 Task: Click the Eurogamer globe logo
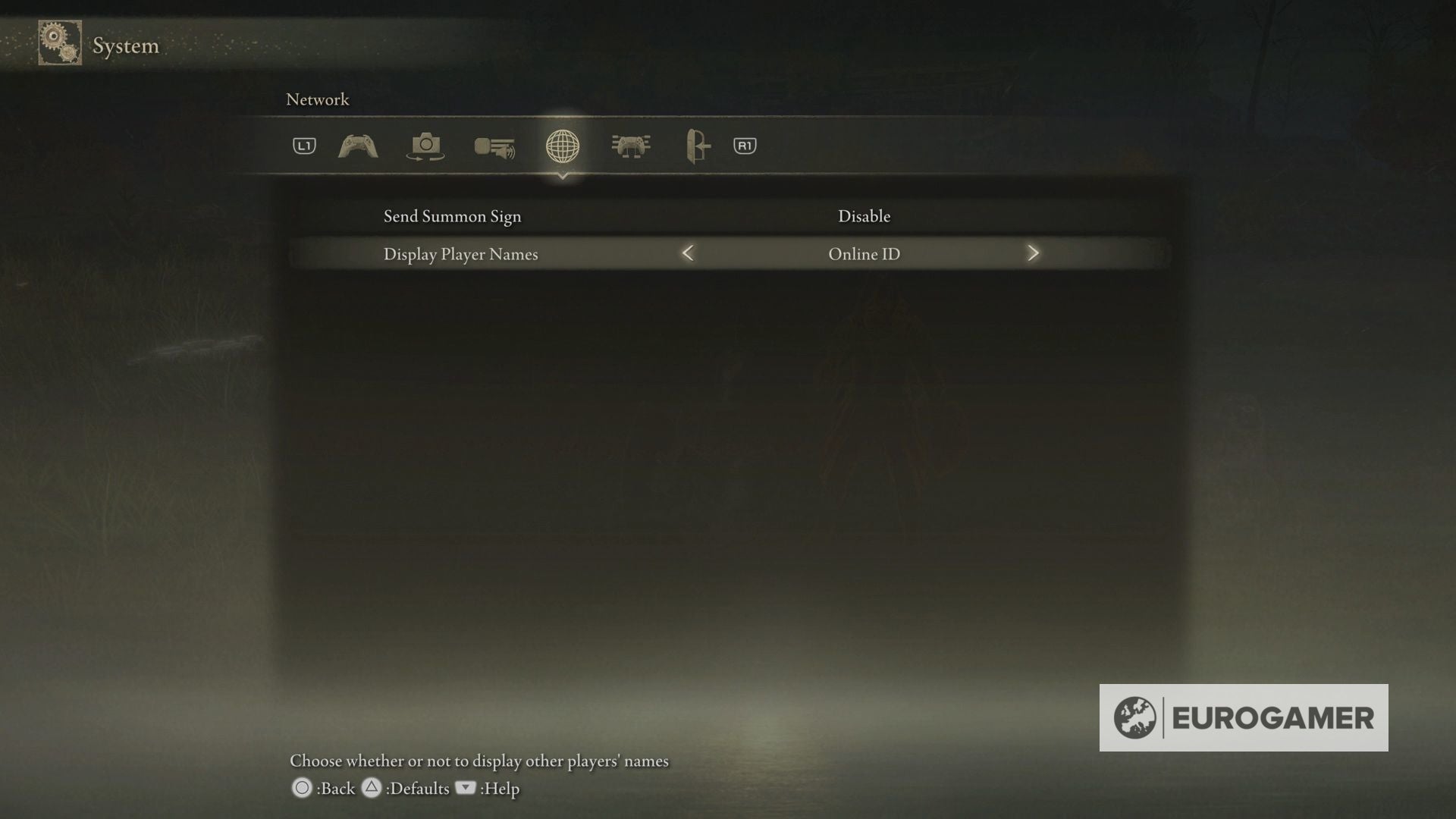click(1134, 716)
